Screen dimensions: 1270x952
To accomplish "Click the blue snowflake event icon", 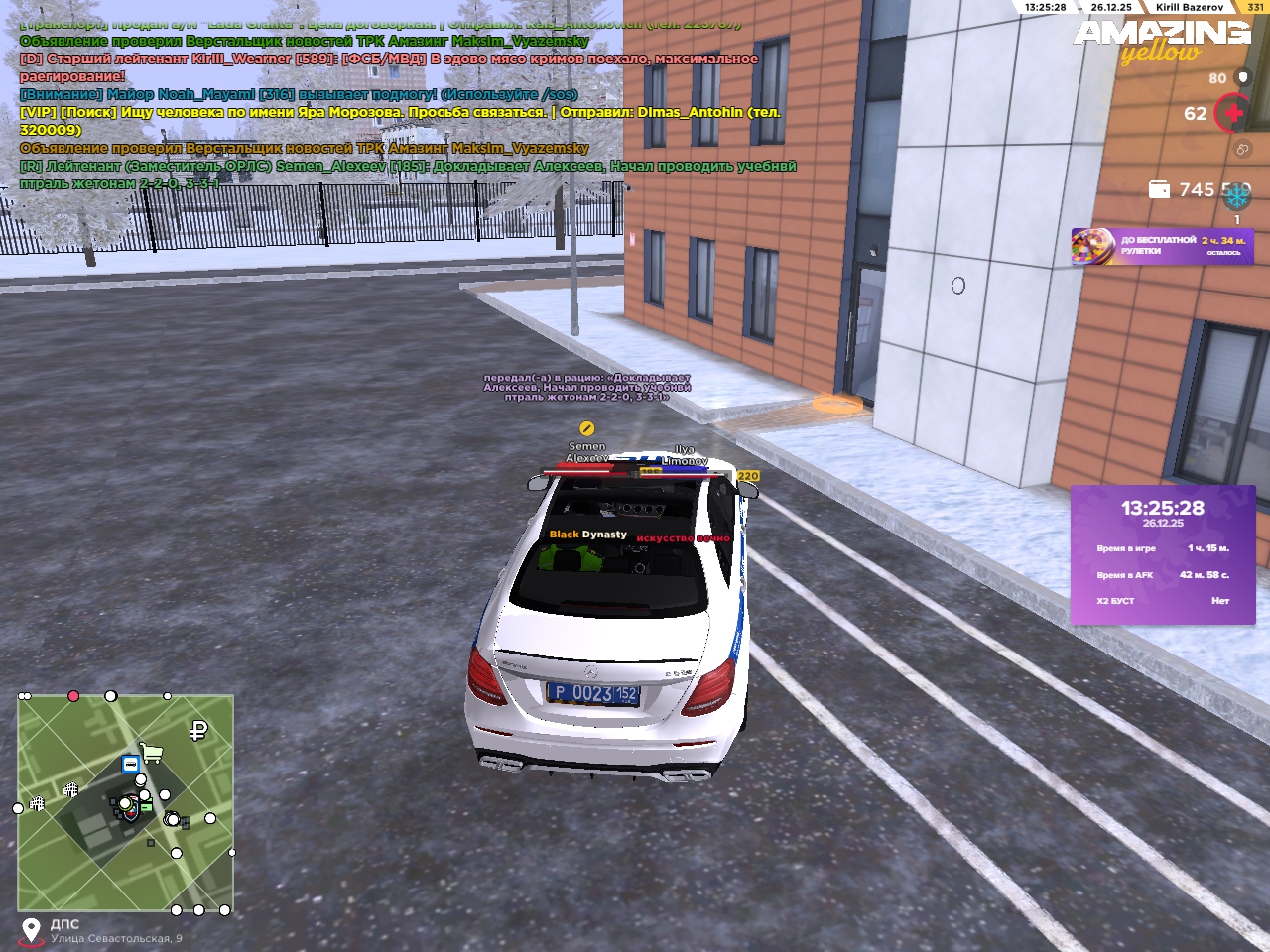I will (1237, 195).
